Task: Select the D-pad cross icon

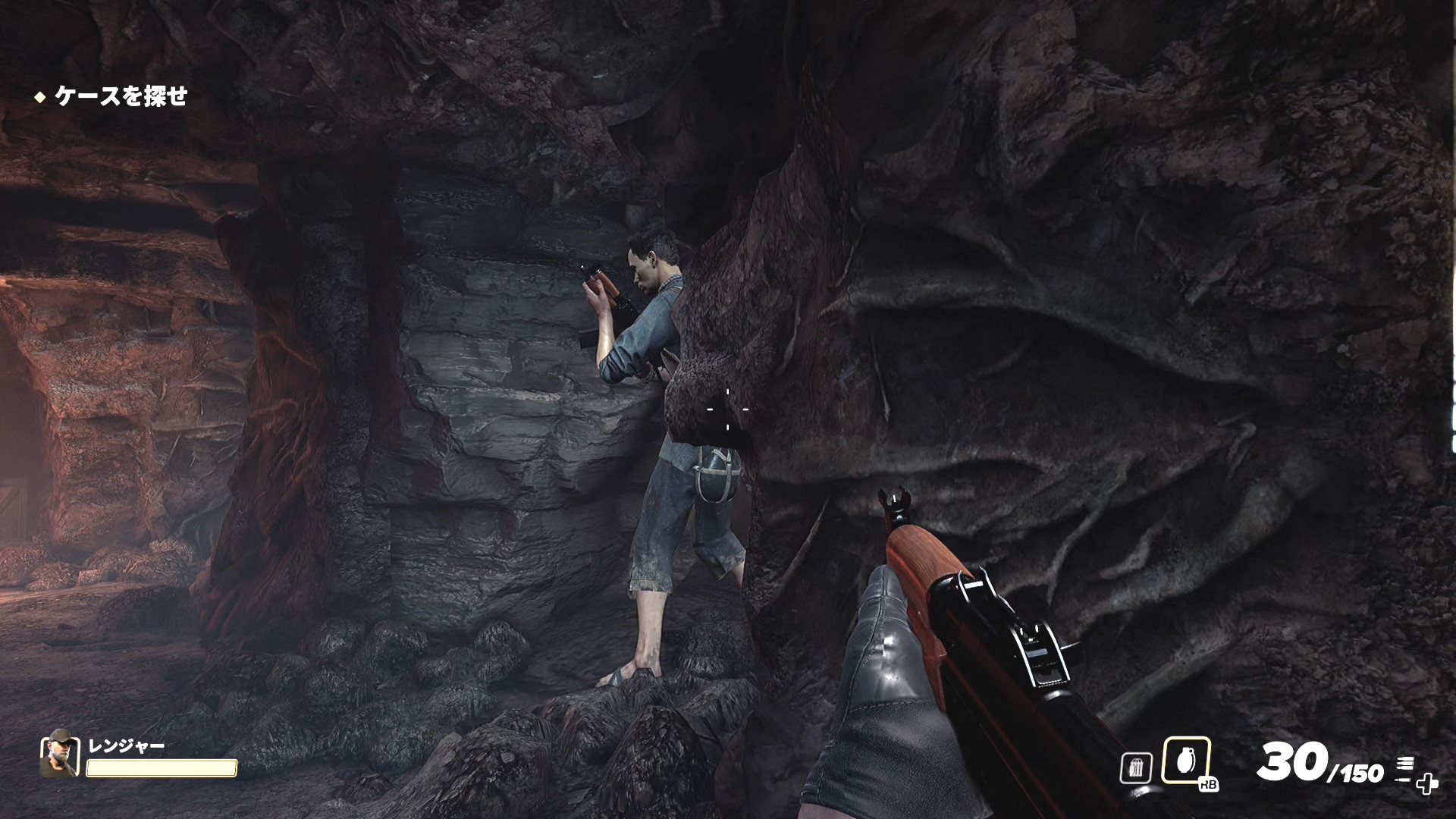Action: (1426, 783)
